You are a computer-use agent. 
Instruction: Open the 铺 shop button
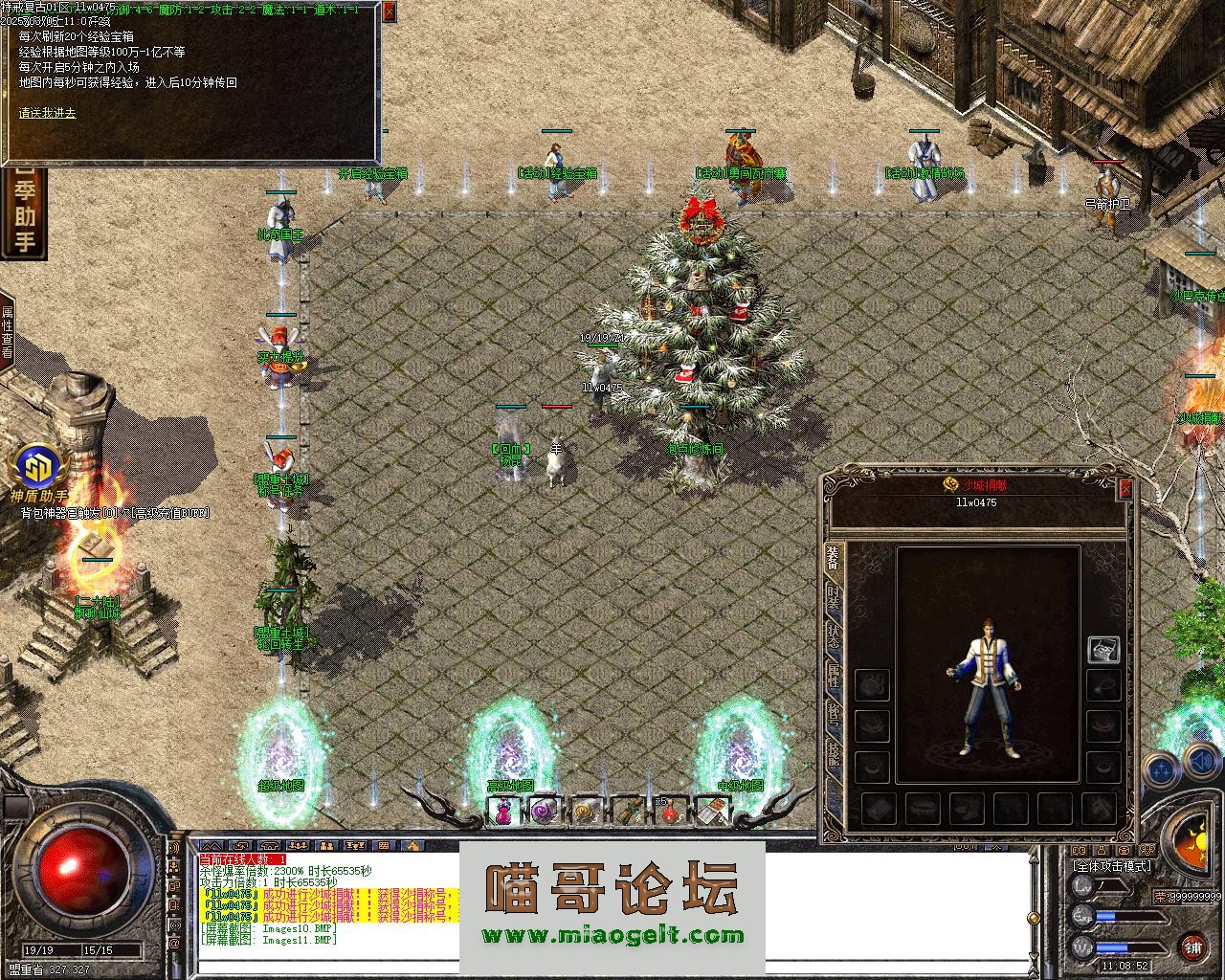(1192, 947)
